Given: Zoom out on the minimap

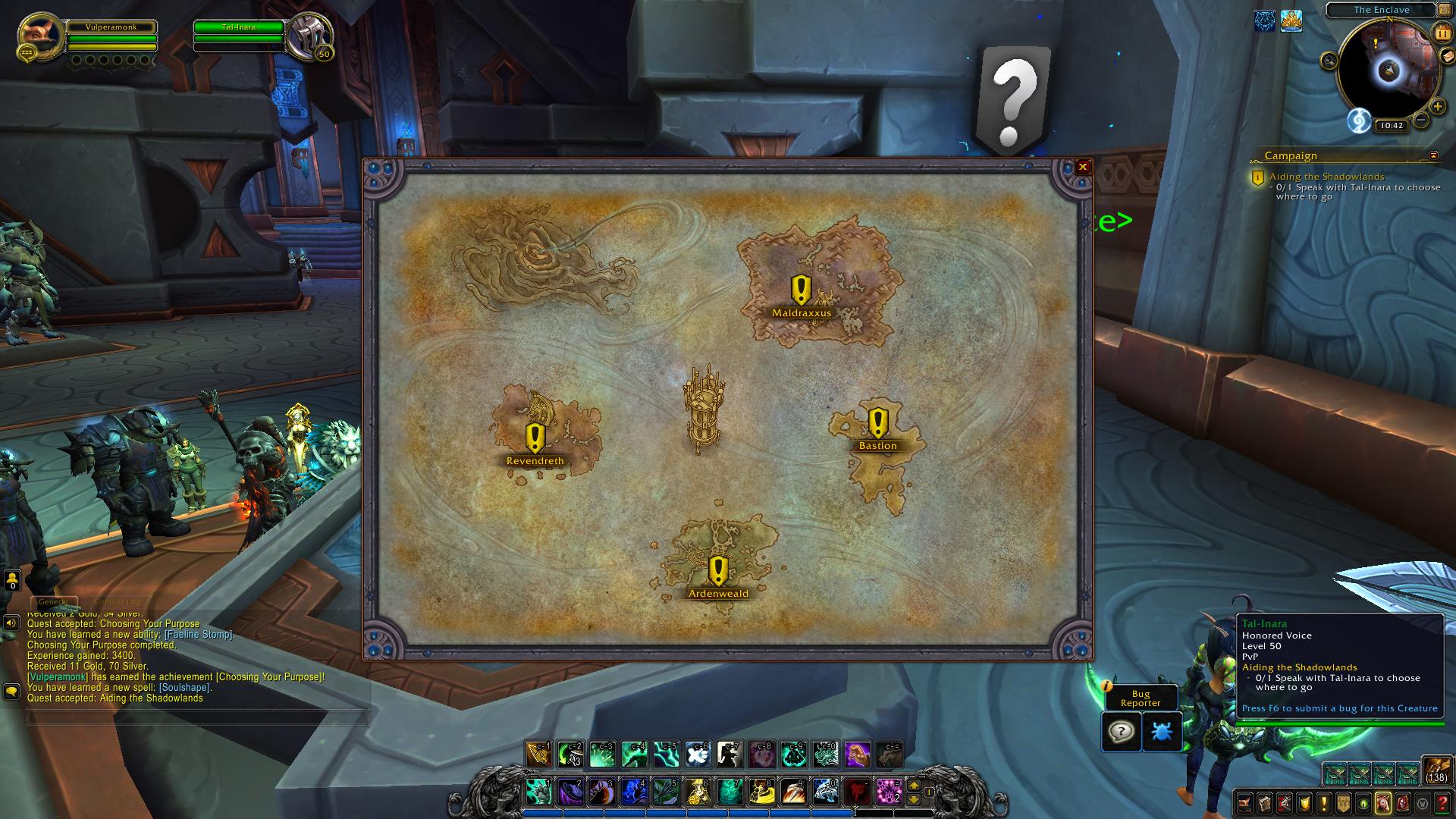Looking at the screenshot, I should (1421, 121).
